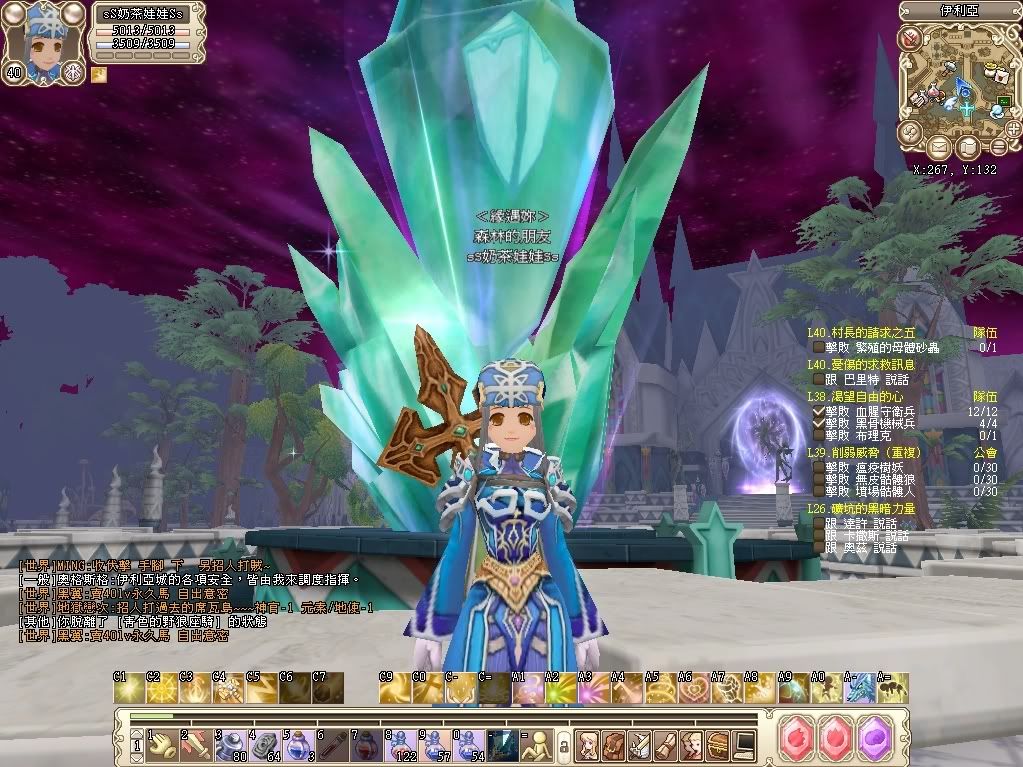
Task: Use the red sword skill in slot 2
Action: [196, 742]
